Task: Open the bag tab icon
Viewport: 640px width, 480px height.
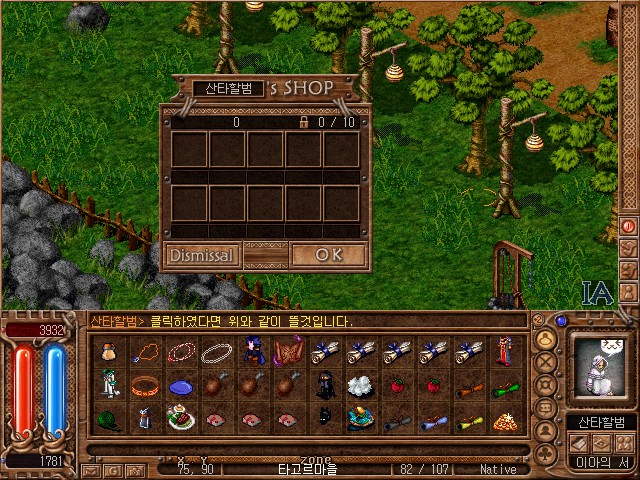Action: [546, 338]
